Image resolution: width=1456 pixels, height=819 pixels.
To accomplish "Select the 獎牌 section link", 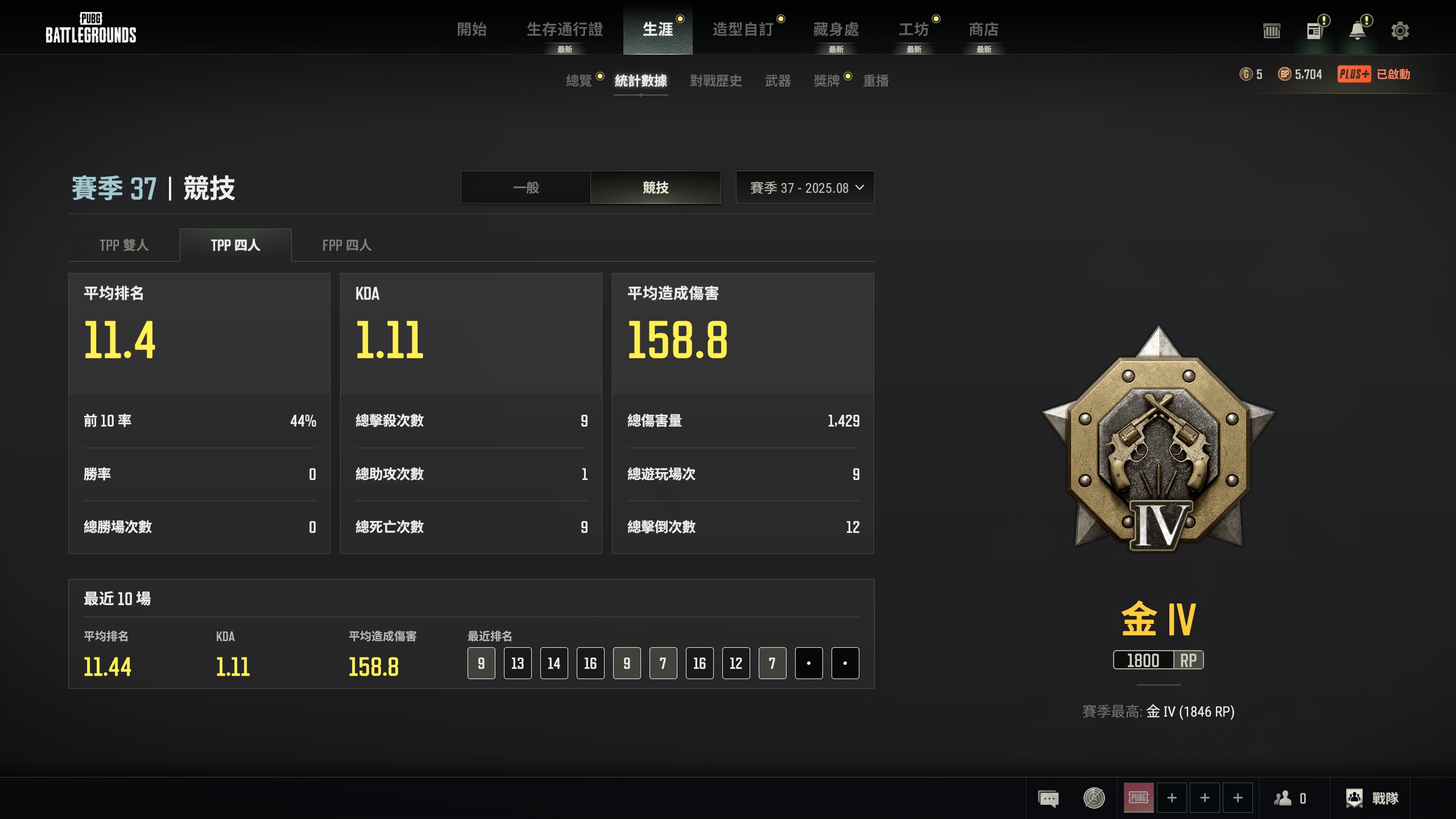I will click(x=828, y=81).
